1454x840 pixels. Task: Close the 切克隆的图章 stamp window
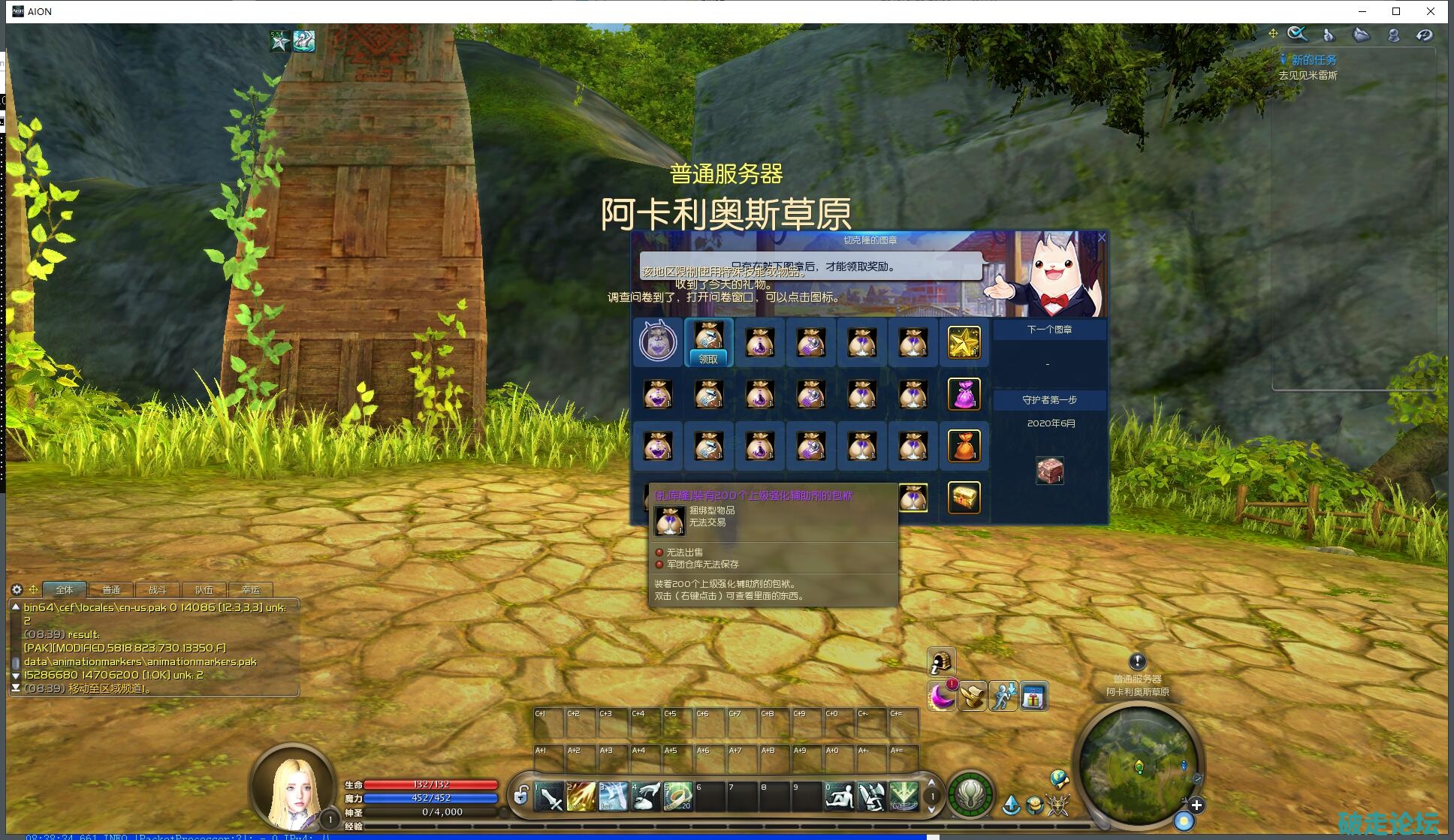click(x=1102, y=238)
